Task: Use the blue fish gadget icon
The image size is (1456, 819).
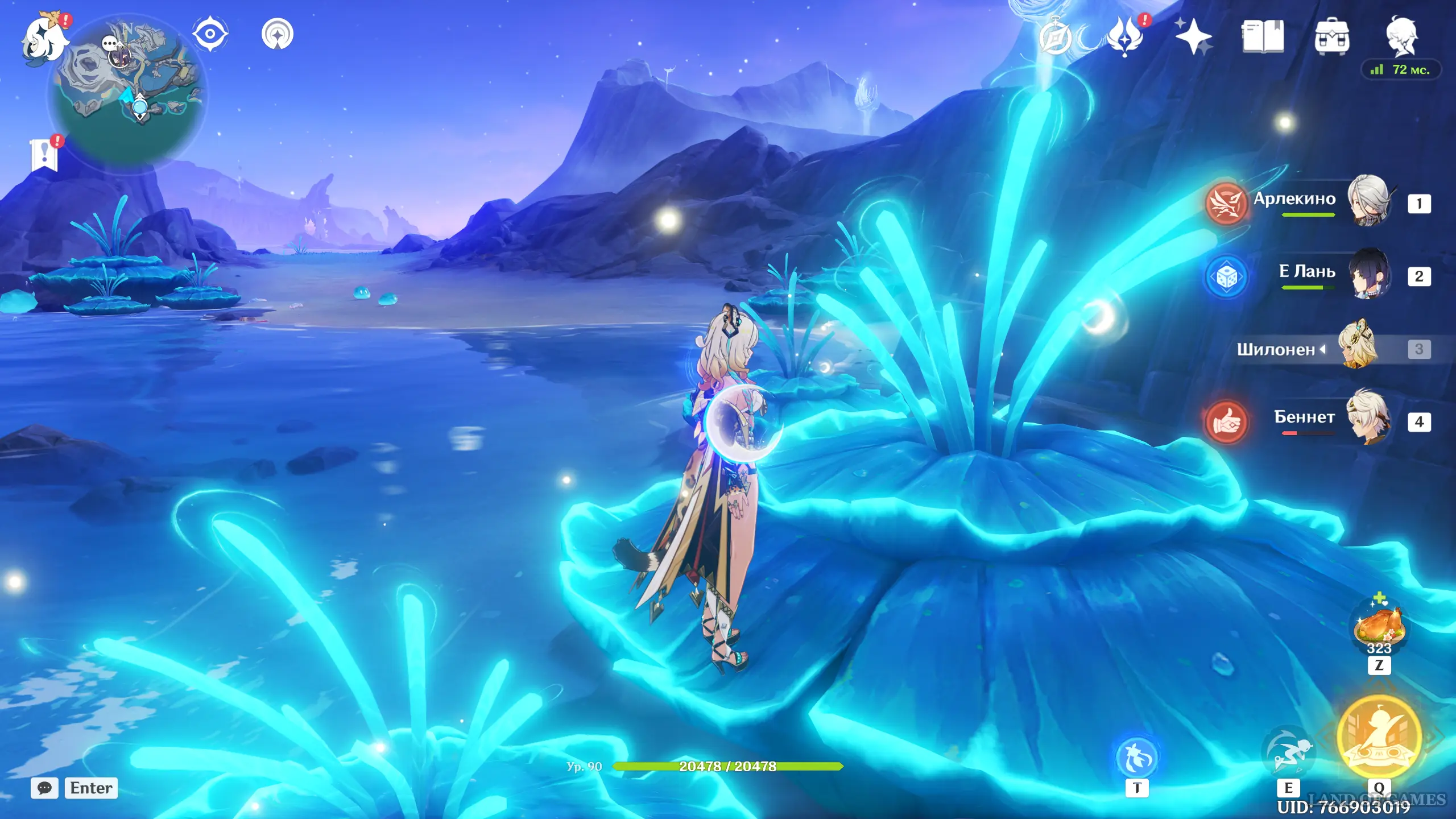Action: pos(1137,758)
